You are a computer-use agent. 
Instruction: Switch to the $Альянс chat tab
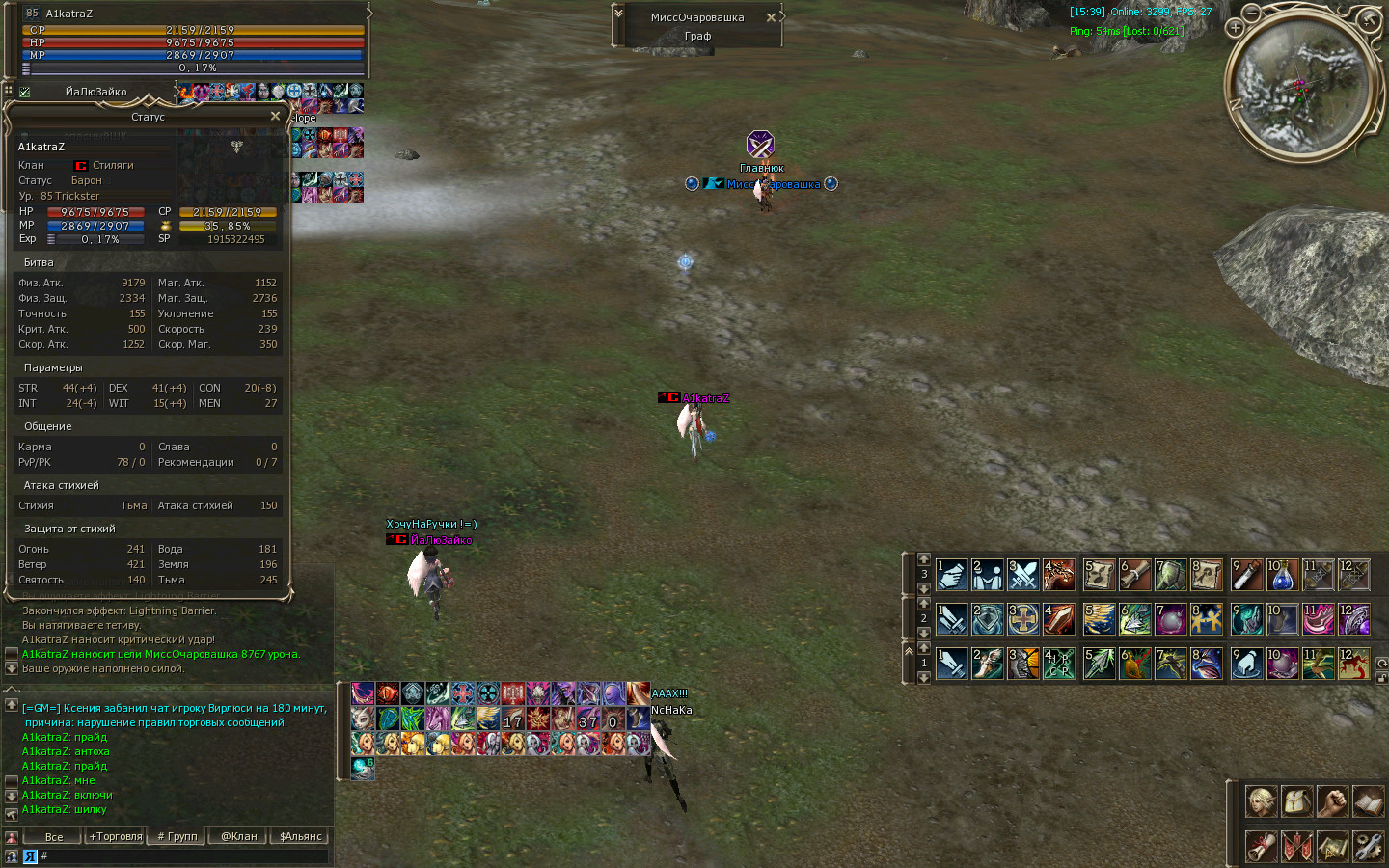tap(300, 836)
